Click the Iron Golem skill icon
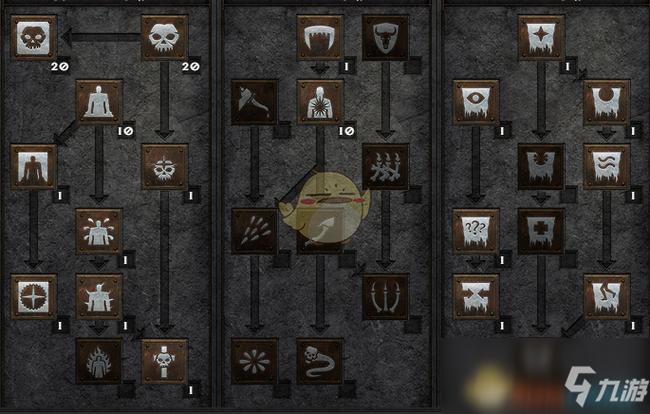The width and height of the screenshot is (650, 414). click(x=100, y=297)
